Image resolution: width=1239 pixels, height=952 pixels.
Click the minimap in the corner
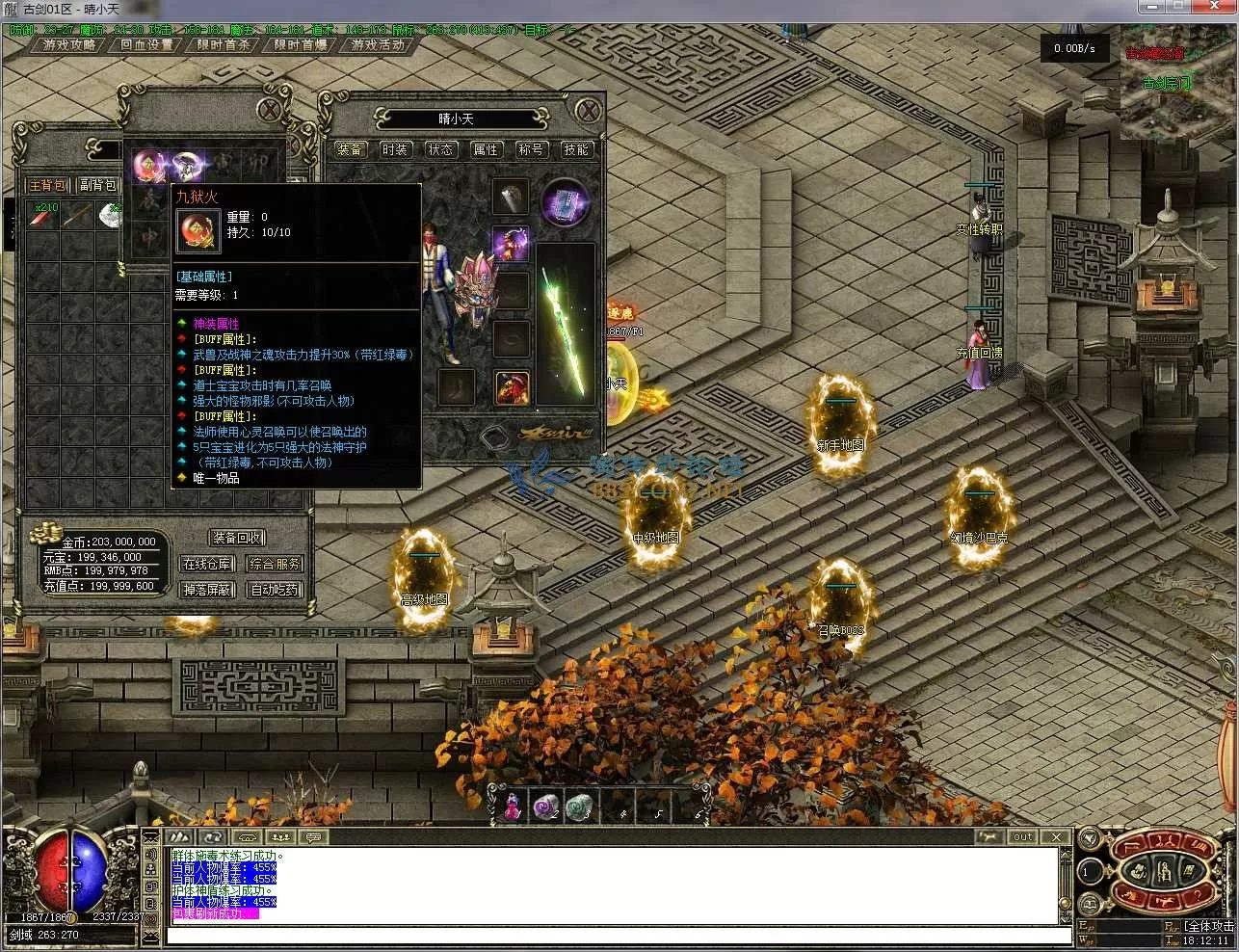click(1177, 85)
